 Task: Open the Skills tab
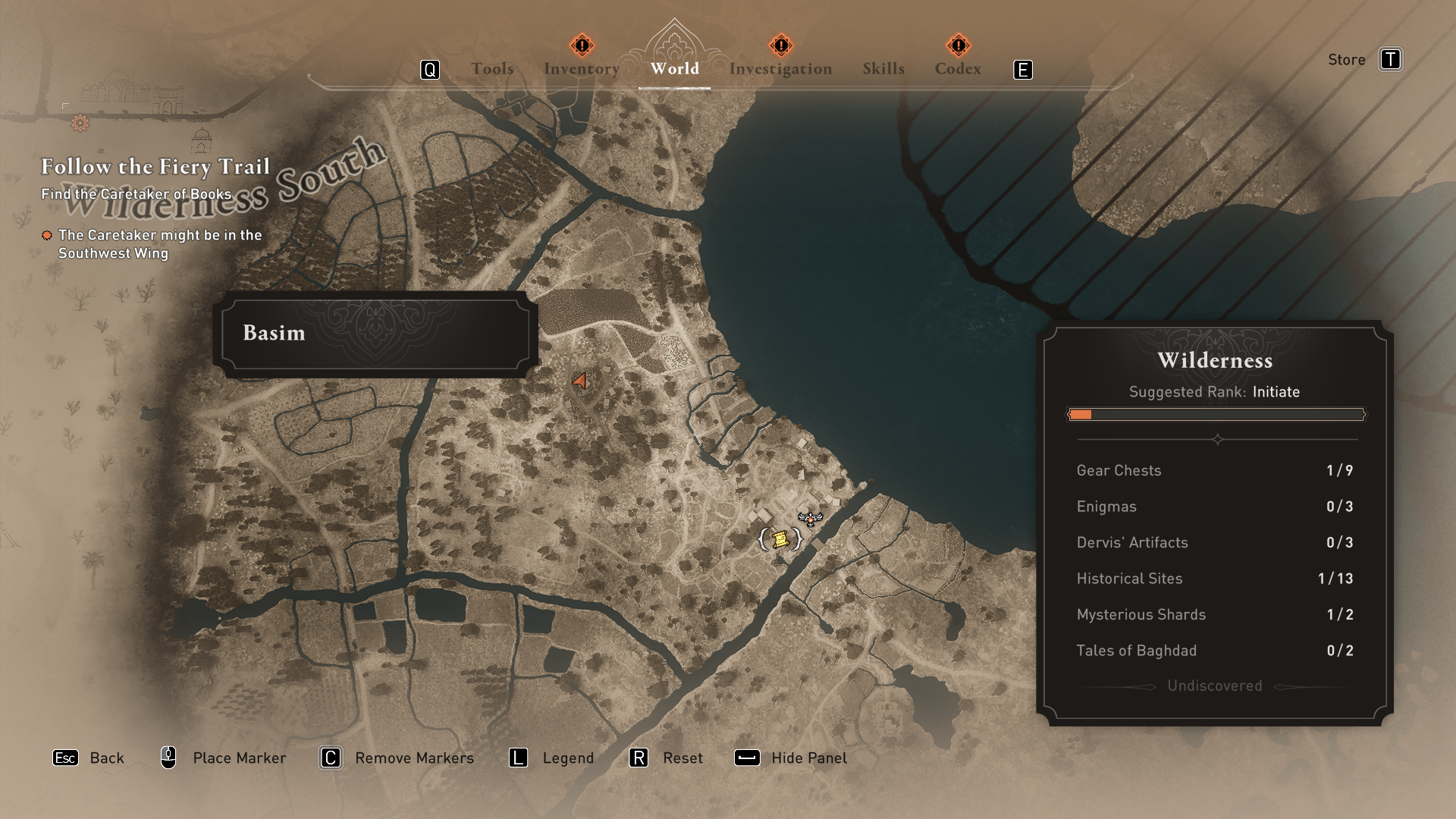point(883,68)
